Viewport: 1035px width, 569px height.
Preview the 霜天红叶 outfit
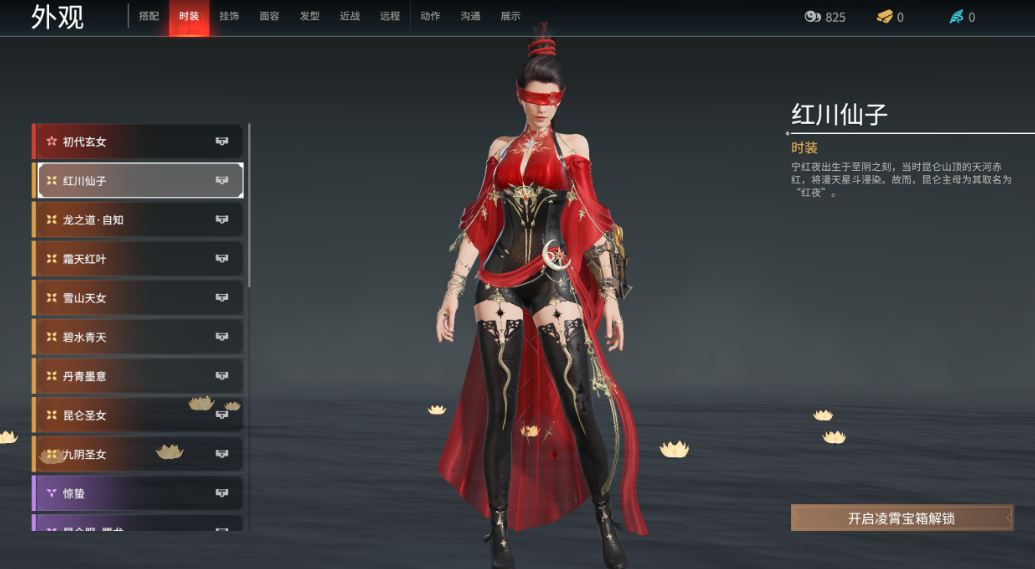pyautogui.click(x=139, y=259)
